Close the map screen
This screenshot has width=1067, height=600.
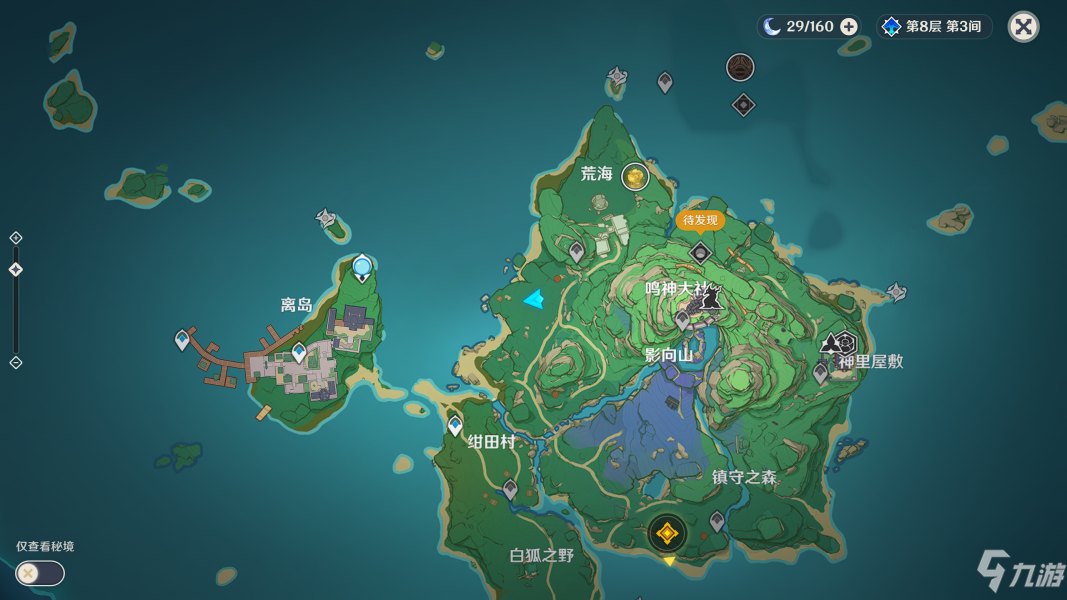1023,27
